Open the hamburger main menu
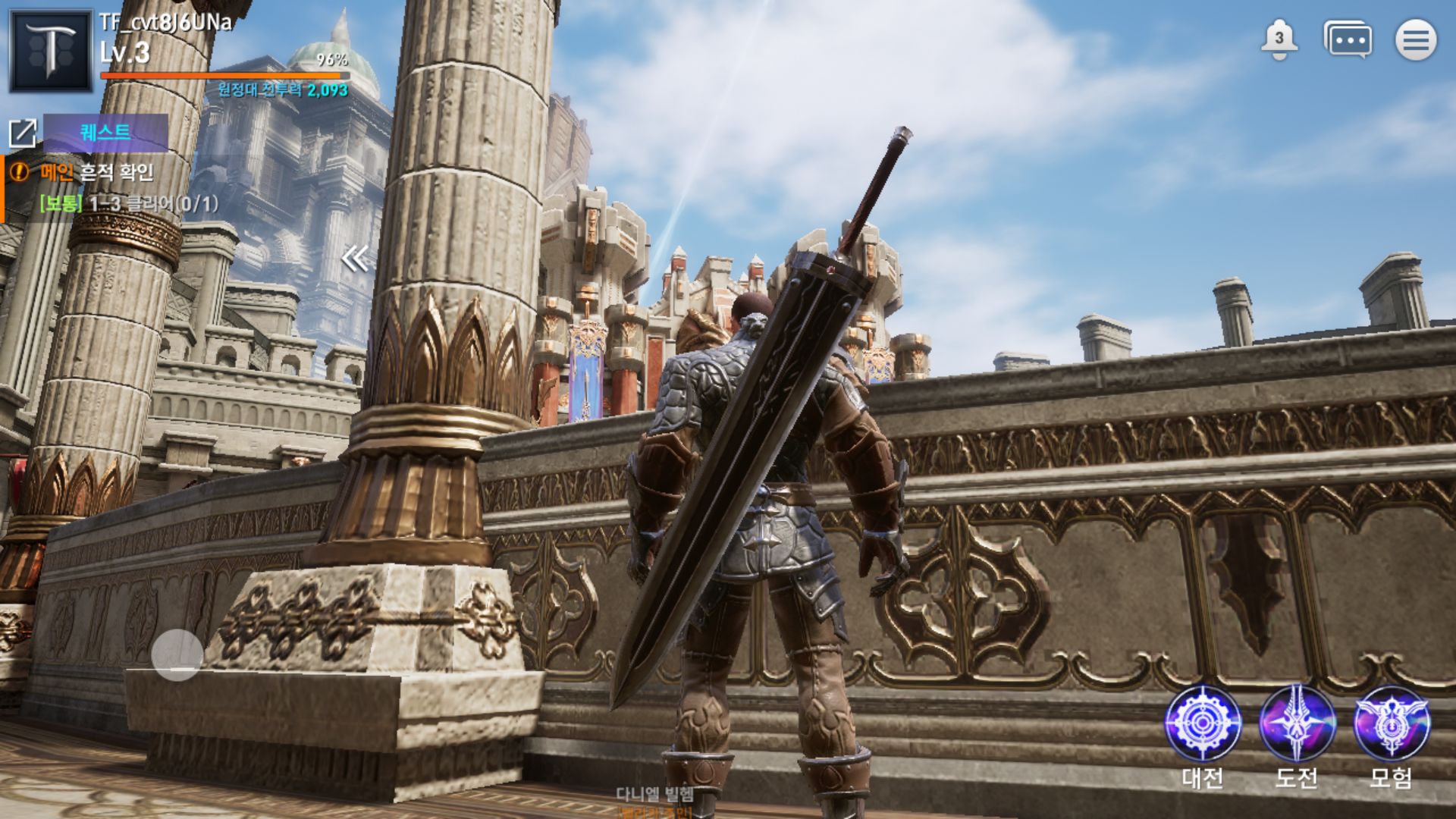The width and height of the screenshot is (1456, 819). pos(1416,39)
